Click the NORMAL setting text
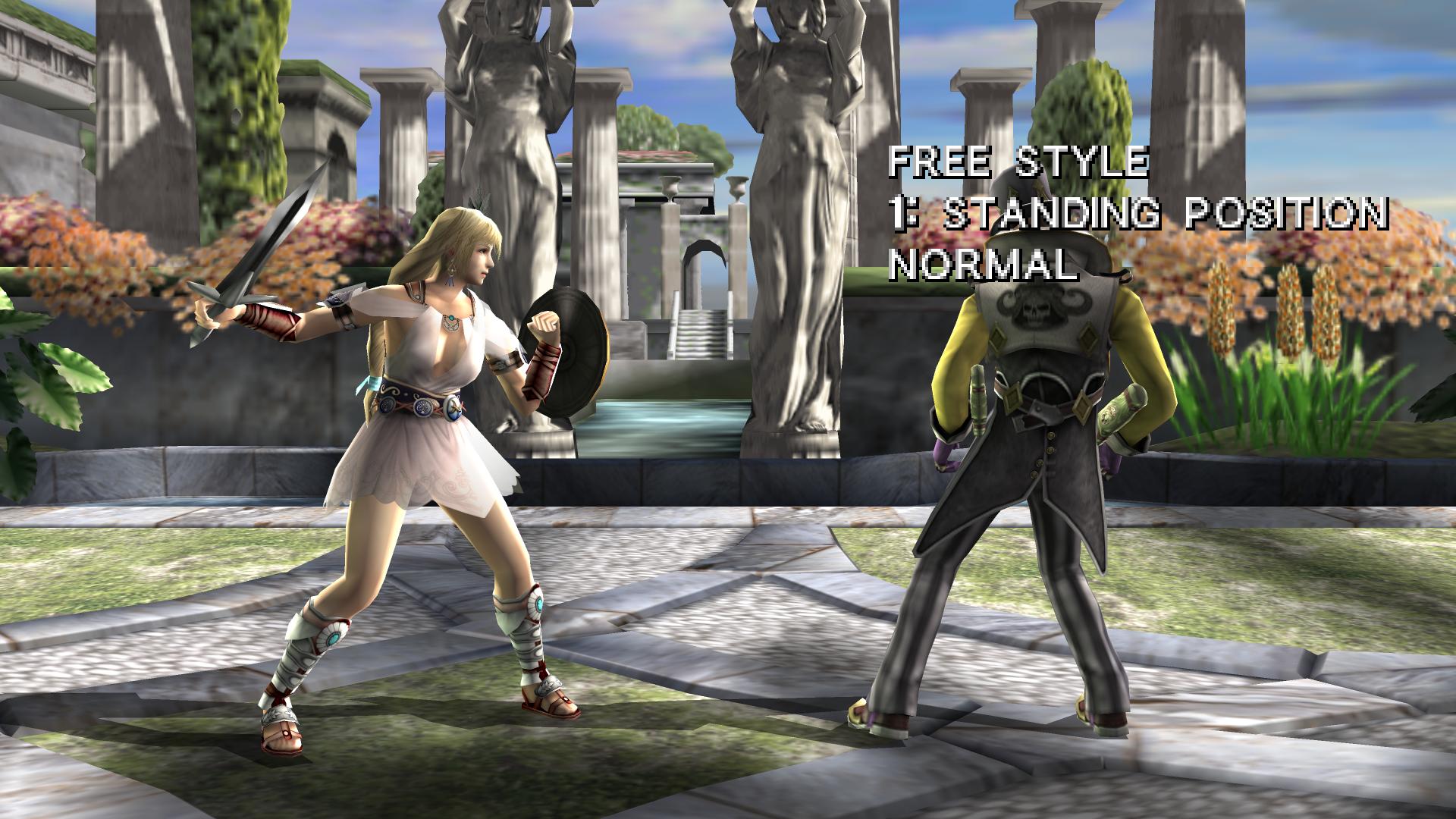The width and height of the screenshot is (1456, 819). 983,265
